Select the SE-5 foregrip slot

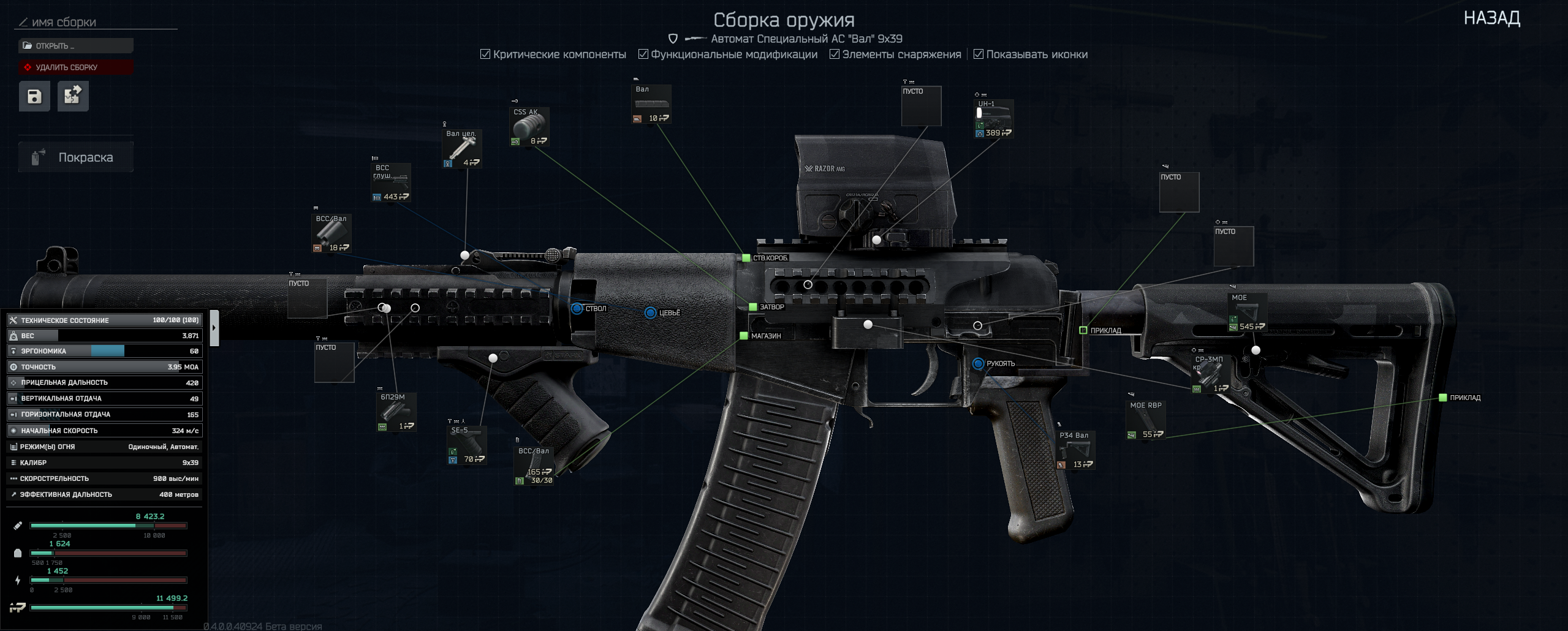coord(467,445)
